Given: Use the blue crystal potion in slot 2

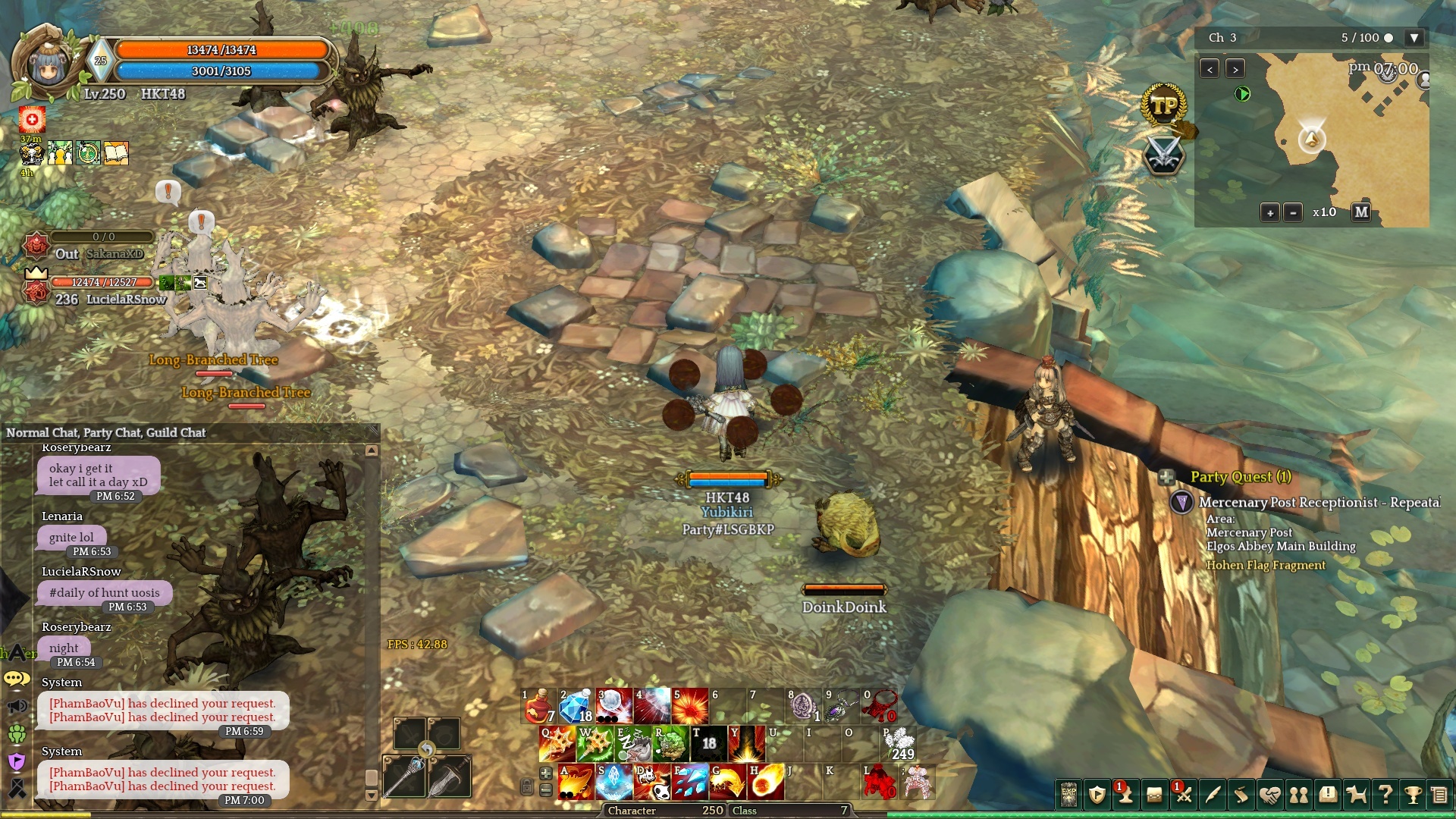Looking at the screenshot, I should click(x=576, y=706).
